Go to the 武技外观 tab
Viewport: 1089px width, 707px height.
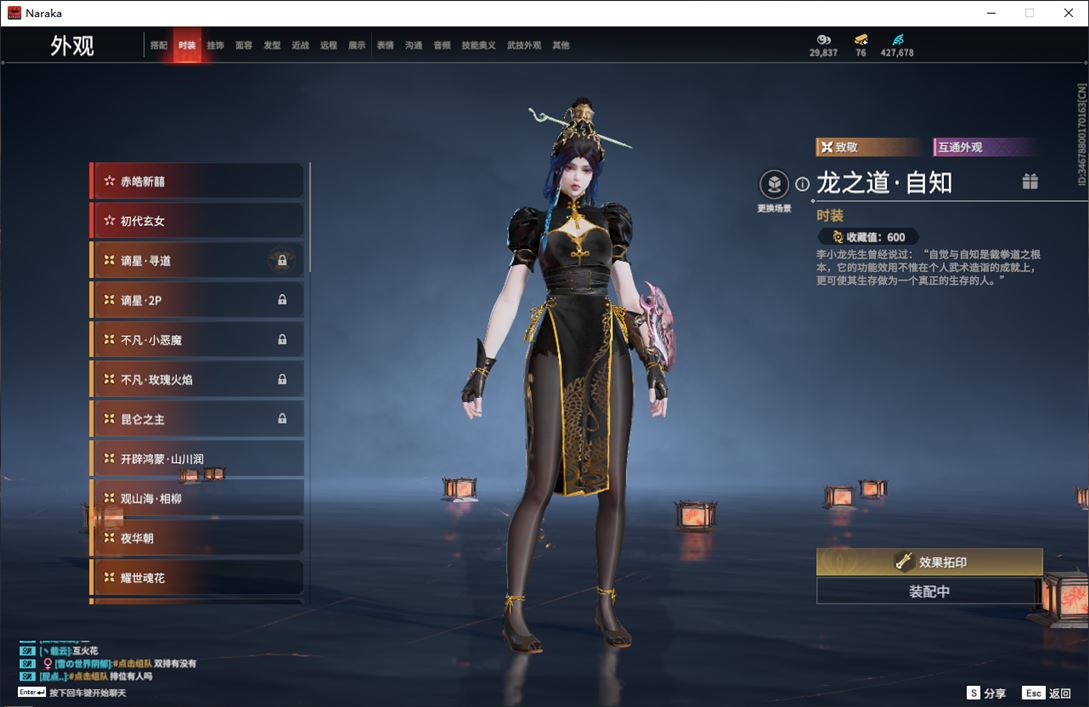pyautogui.click(x=523, y=46)
